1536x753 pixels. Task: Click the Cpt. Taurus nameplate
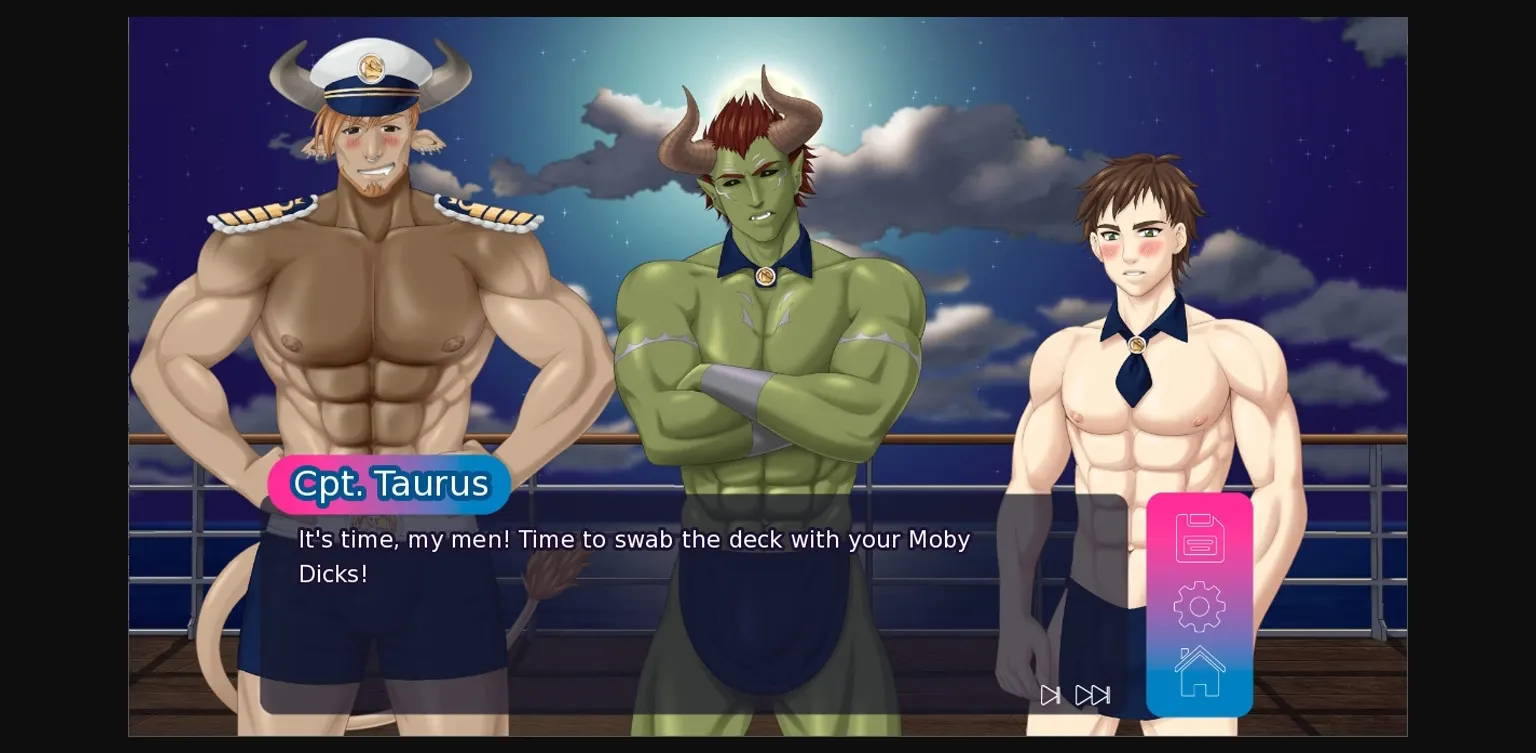click(x=389, y=484)
